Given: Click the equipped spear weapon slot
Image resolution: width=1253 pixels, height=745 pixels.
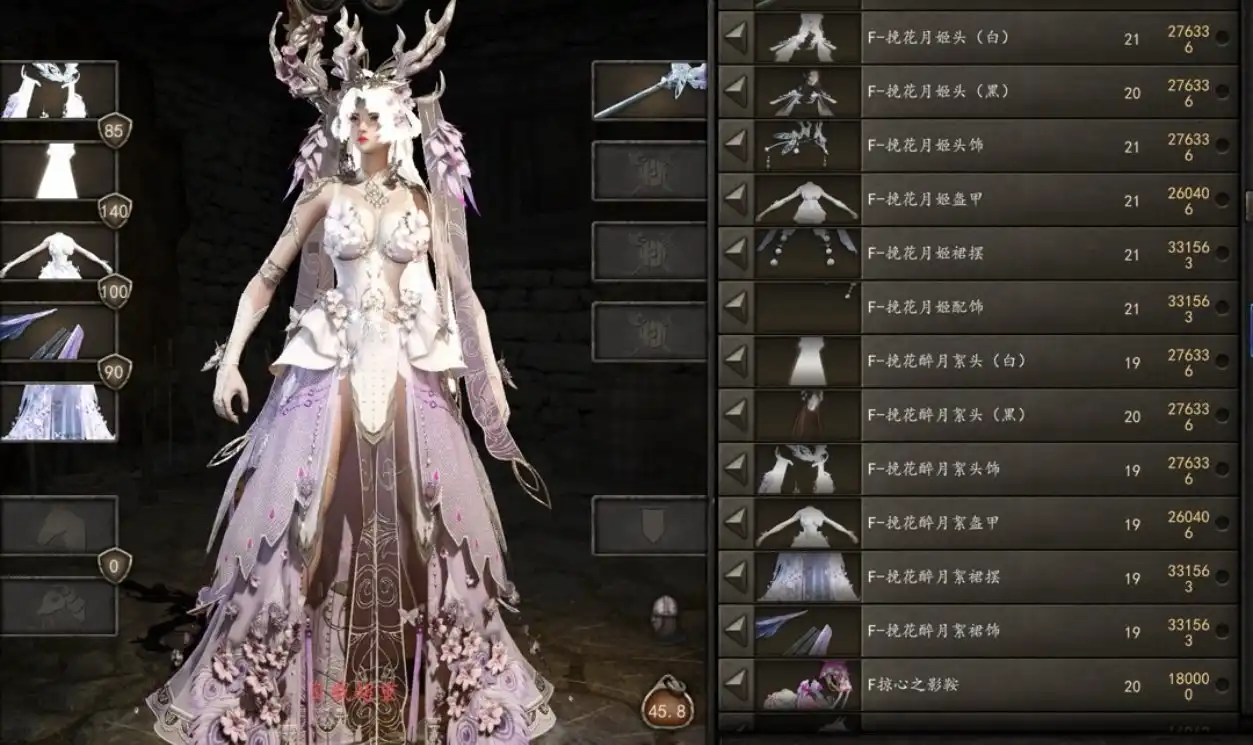Looking at the screenshot, I should pos(649,90).
